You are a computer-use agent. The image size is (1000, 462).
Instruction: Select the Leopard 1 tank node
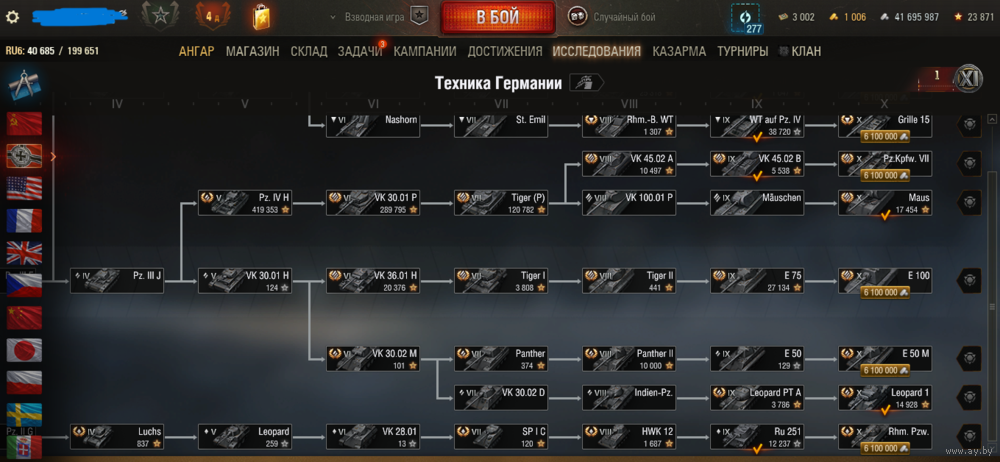pyautogui.click(x=886, y=397)
